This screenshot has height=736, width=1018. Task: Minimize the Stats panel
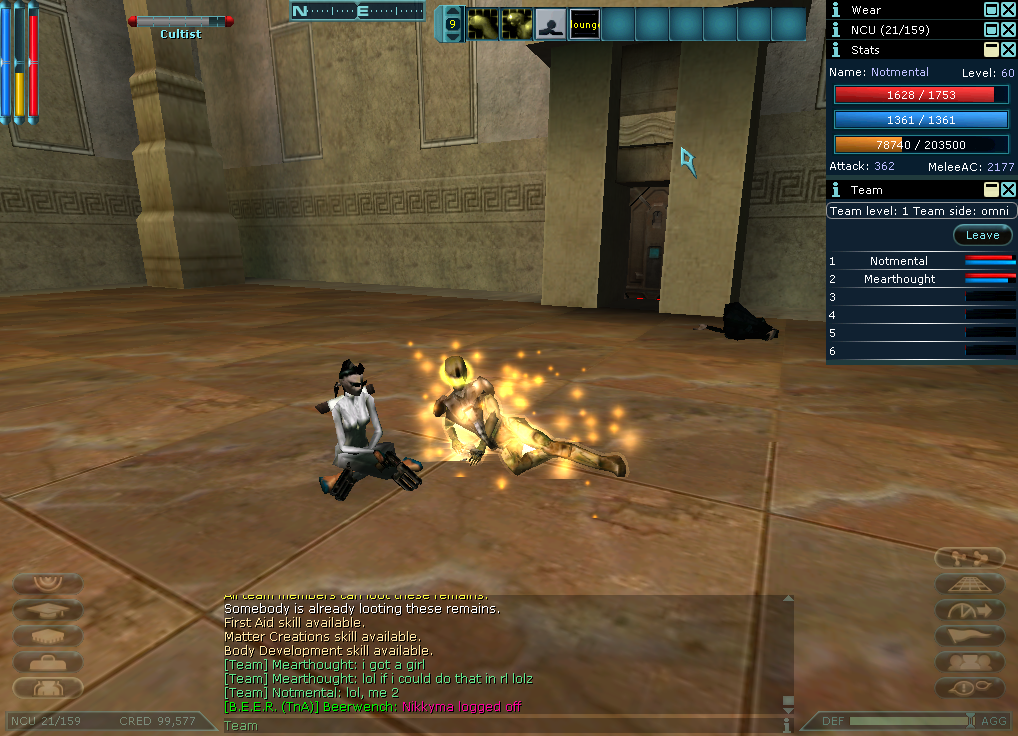pos(991,49)
